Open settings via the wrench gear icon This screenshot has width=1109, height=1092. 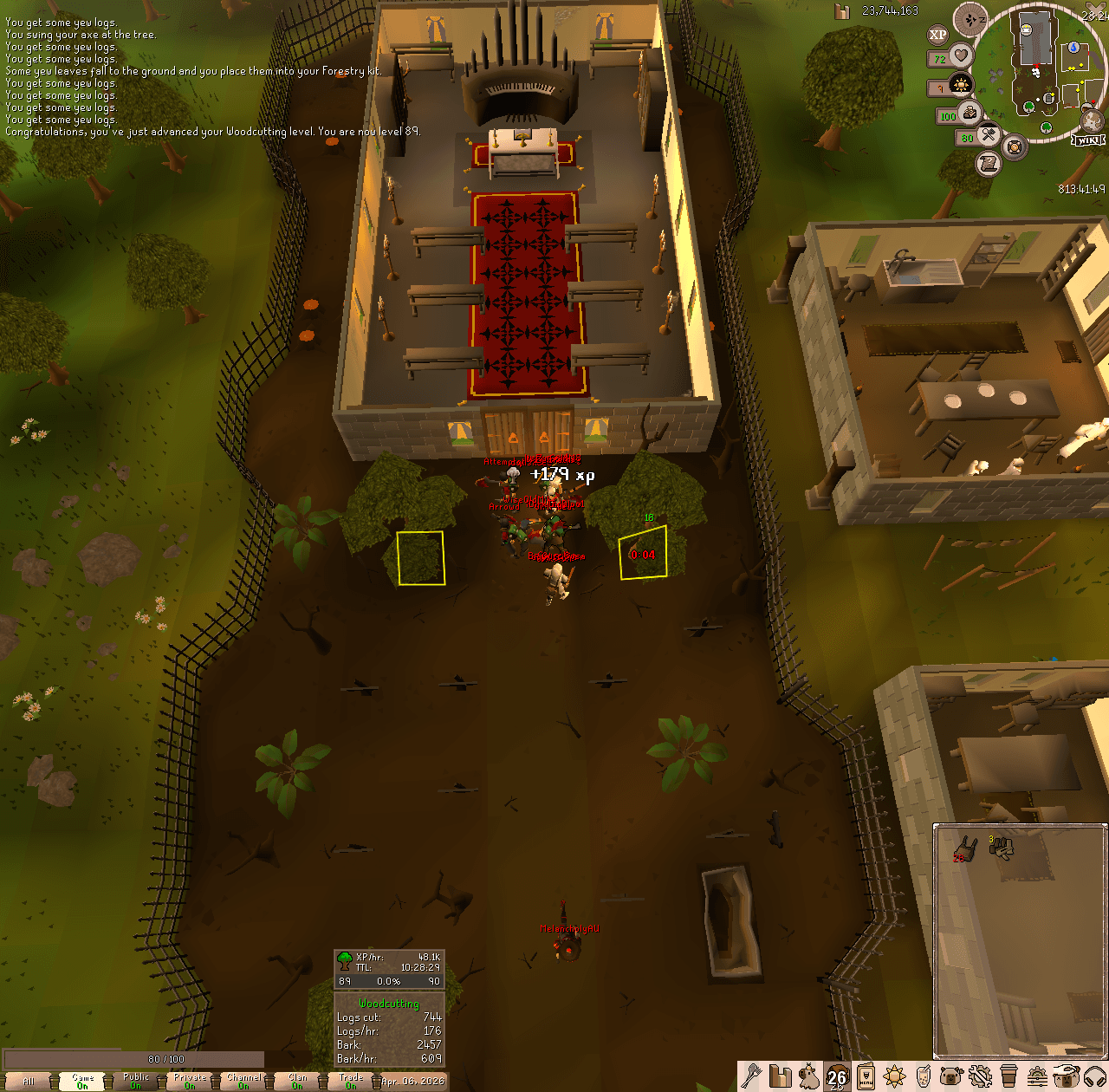point(979,1079)
